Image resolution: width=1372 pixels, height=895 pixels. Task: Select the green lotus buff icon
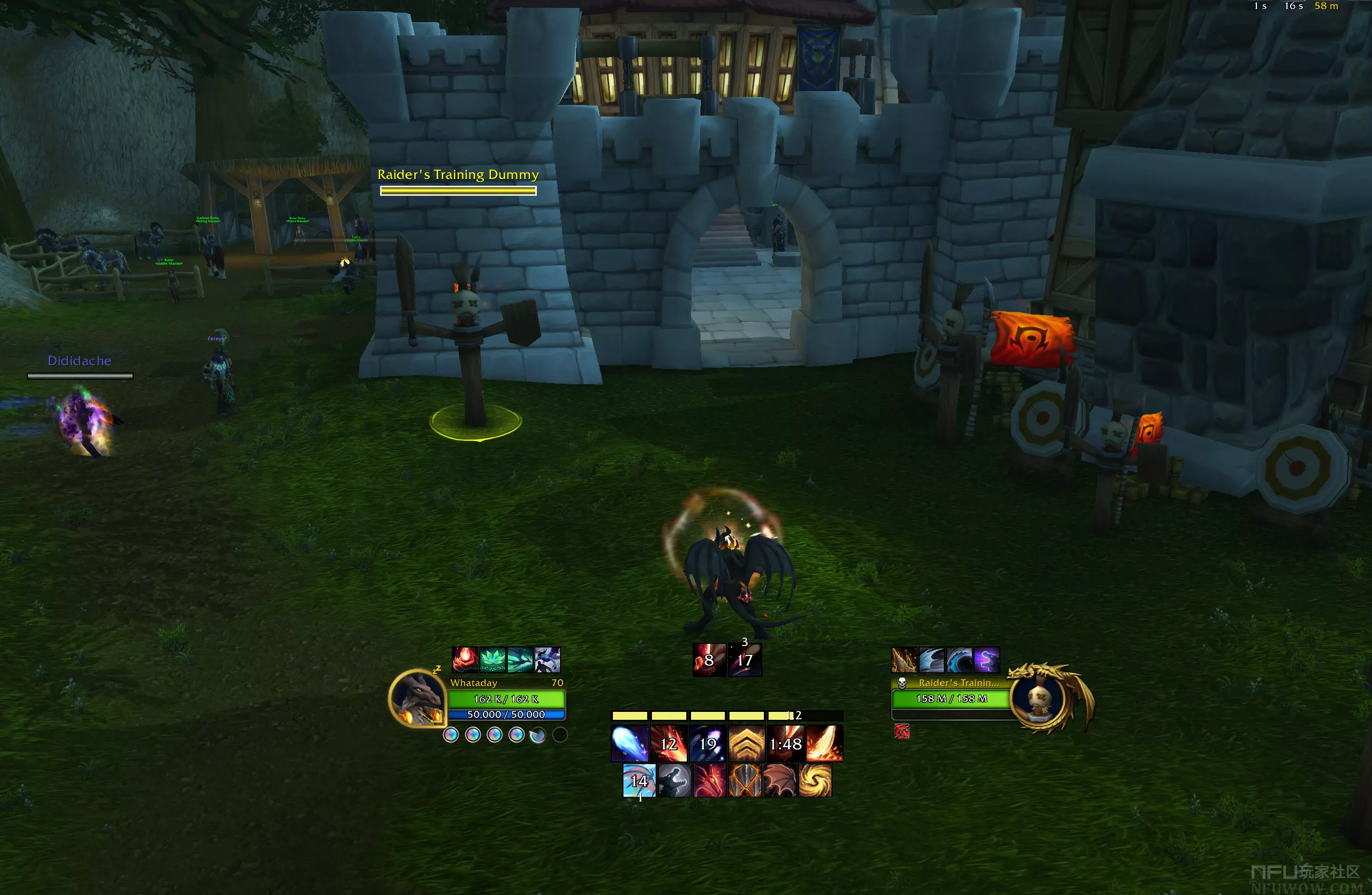pos(493,660)
